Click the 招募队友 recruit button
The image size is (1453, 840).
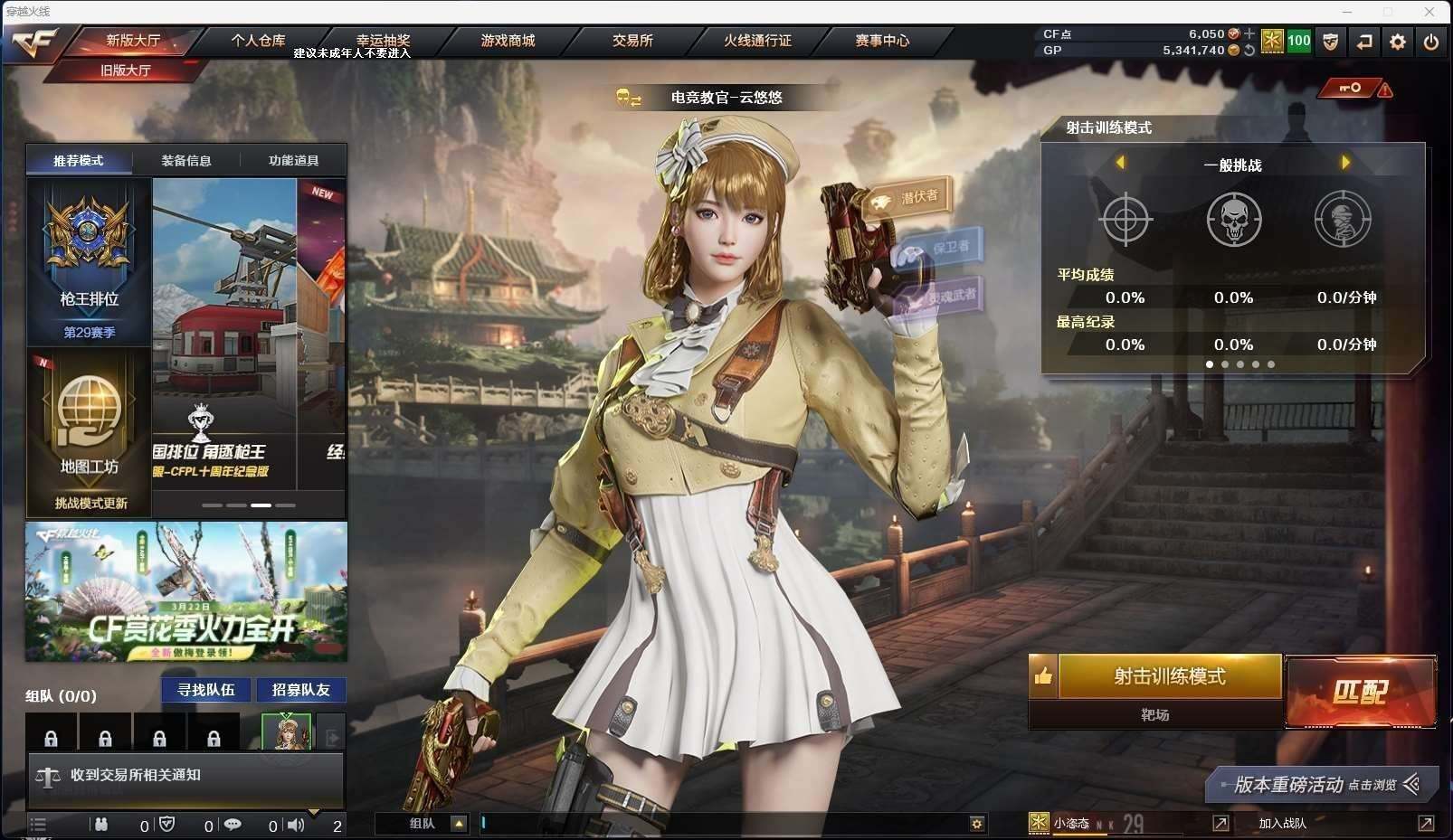[x=301, y=690]
